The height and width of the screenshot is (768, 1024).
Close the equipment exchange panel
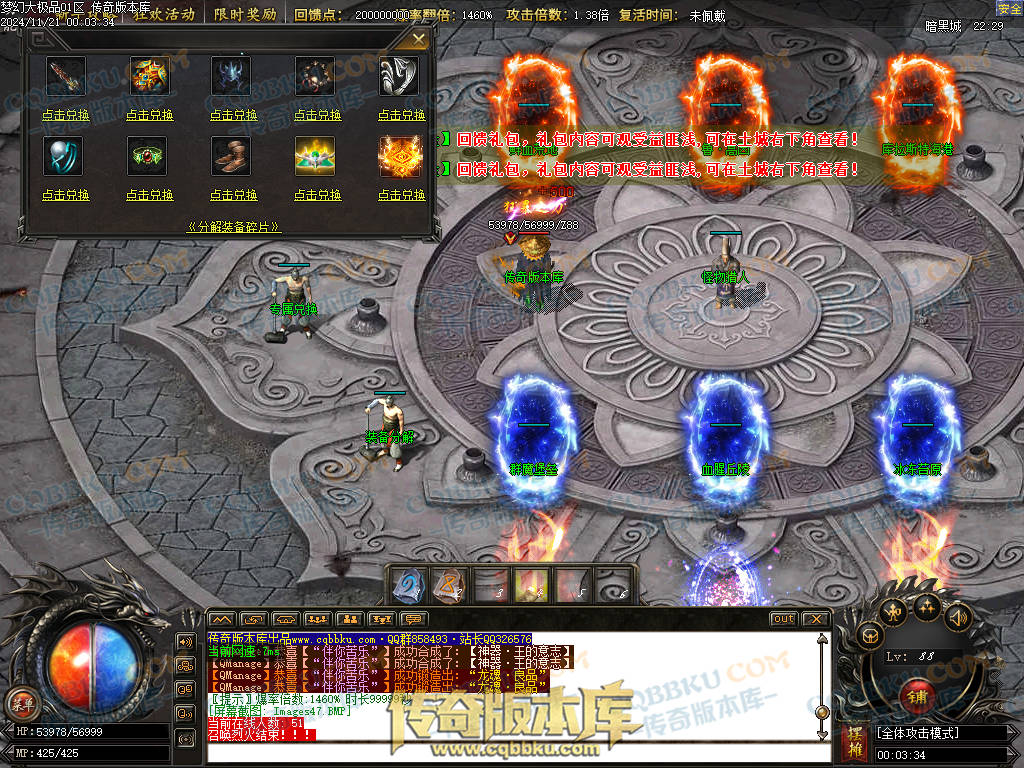(x=419, y=39)
